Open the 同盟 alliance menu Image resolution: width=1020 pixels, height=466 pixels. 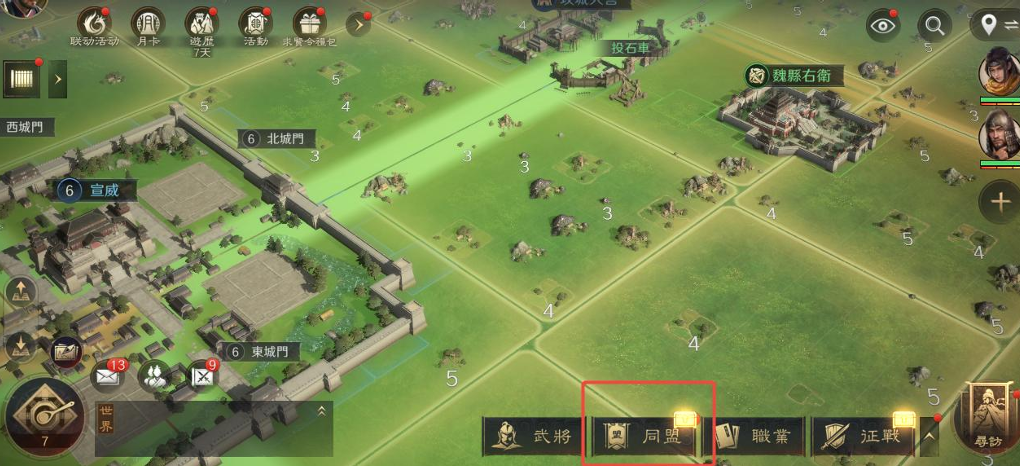coord(648,436)
